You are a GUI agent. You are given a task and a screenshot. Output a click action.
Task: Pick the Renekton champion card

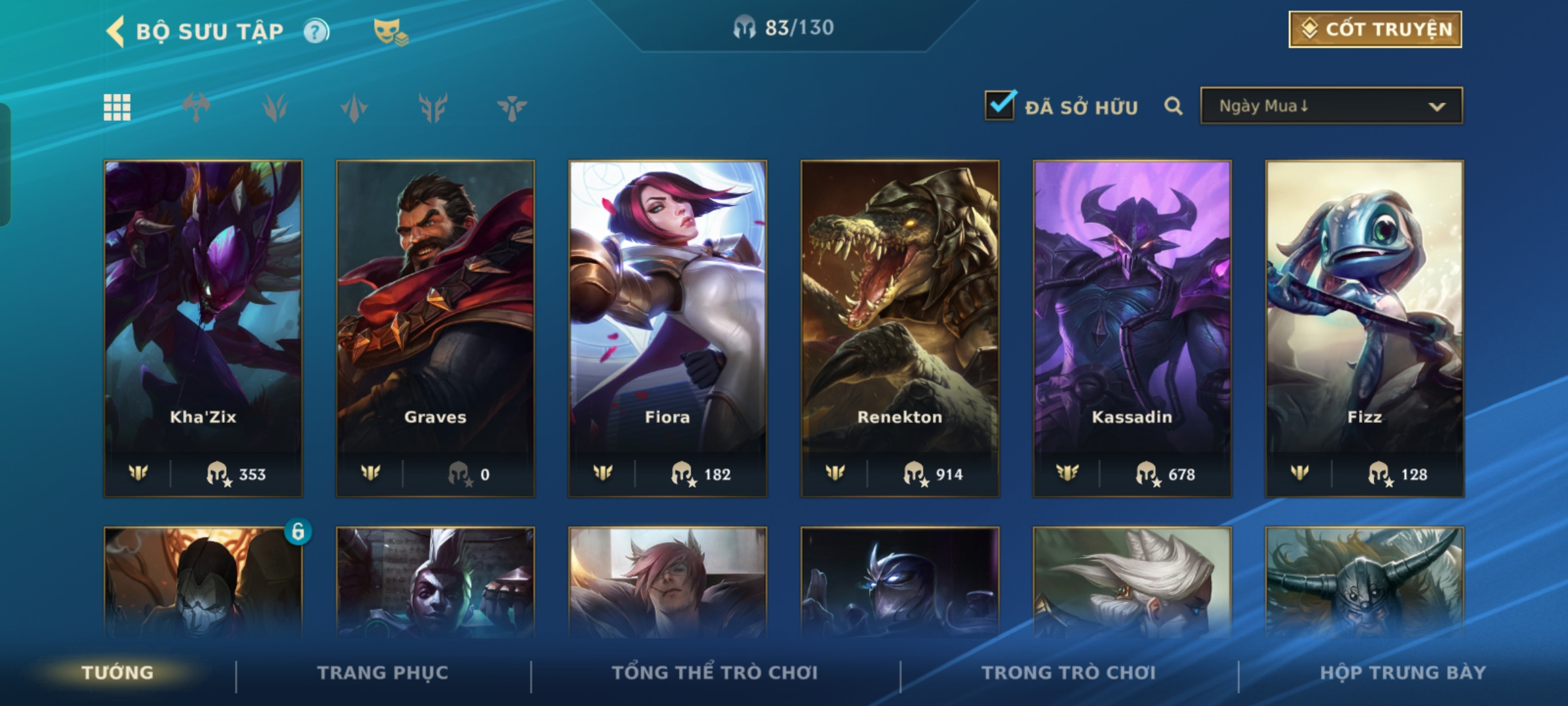click(900, 328)
